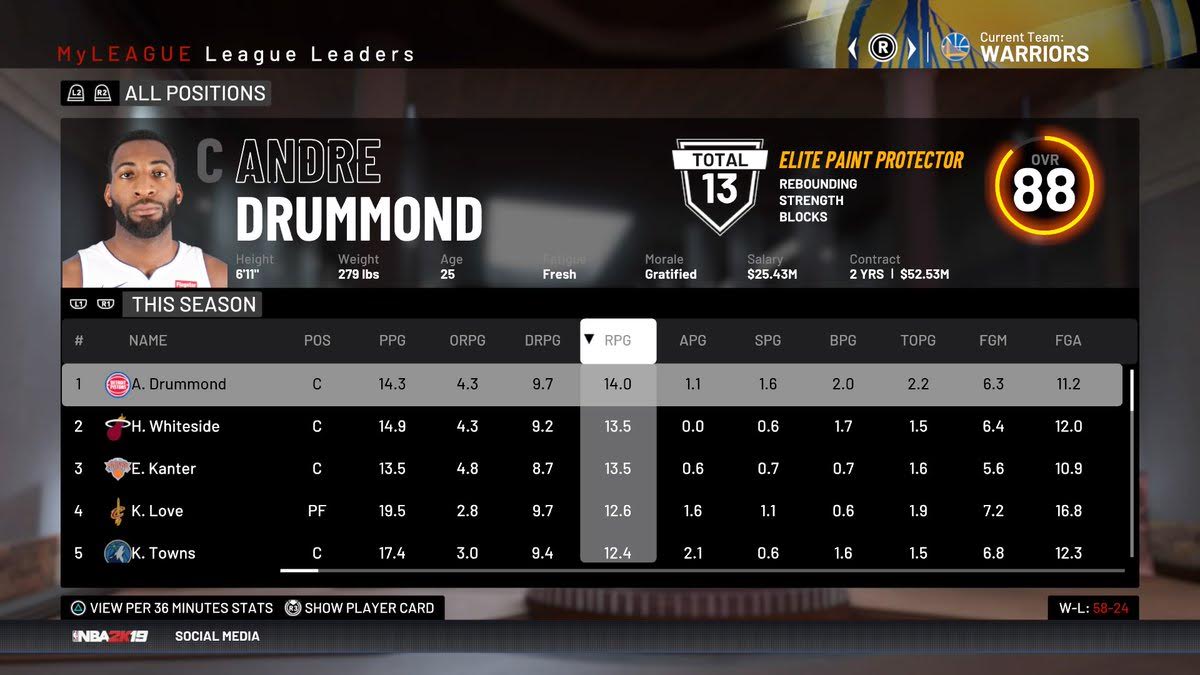Screen dimensions: 1200x675
Task: Sort leaders by PPG column
Action: click(392, 340)
